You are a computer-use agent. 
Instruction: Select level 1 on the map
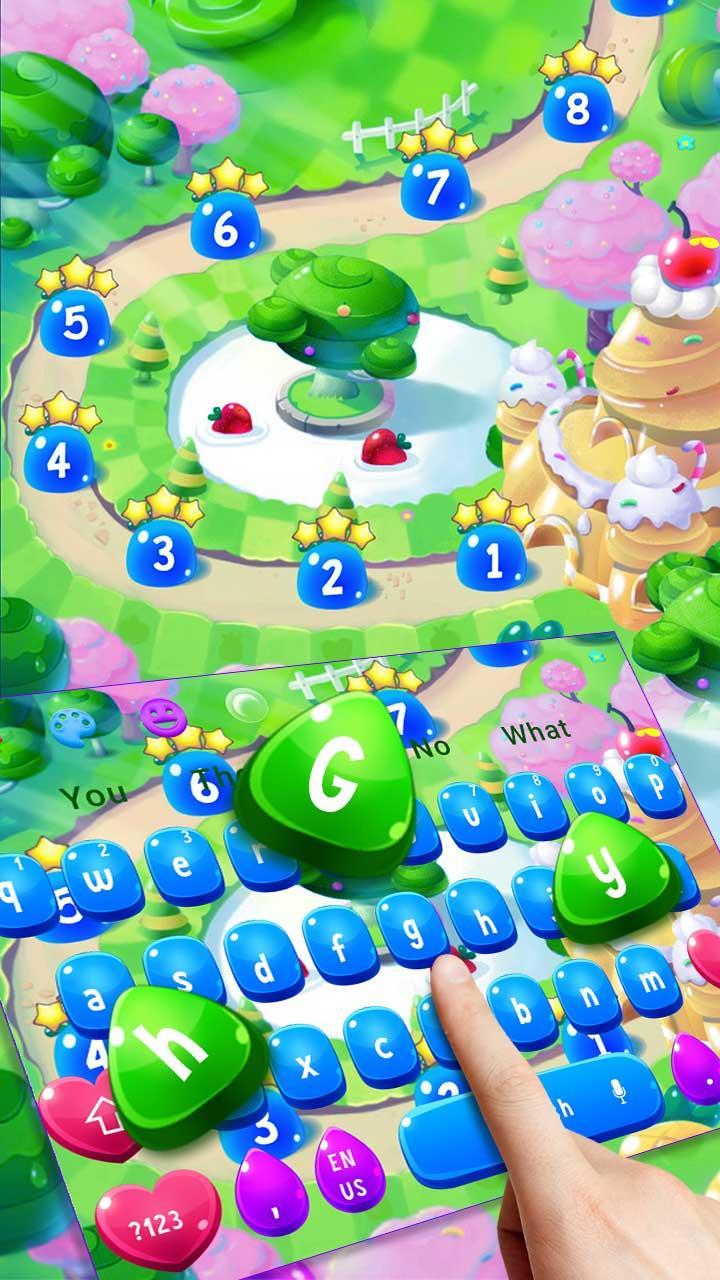tap(491, 561)
